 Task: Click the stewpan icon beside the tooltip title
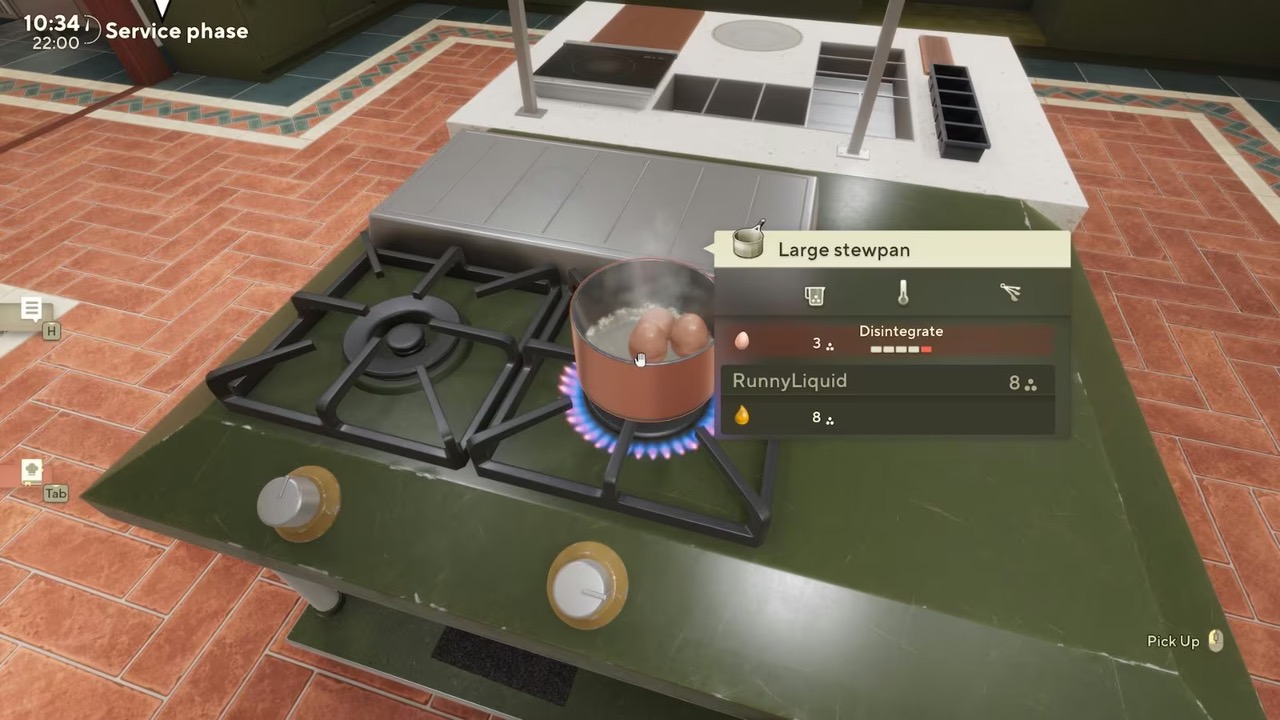(x=747, y=243)
